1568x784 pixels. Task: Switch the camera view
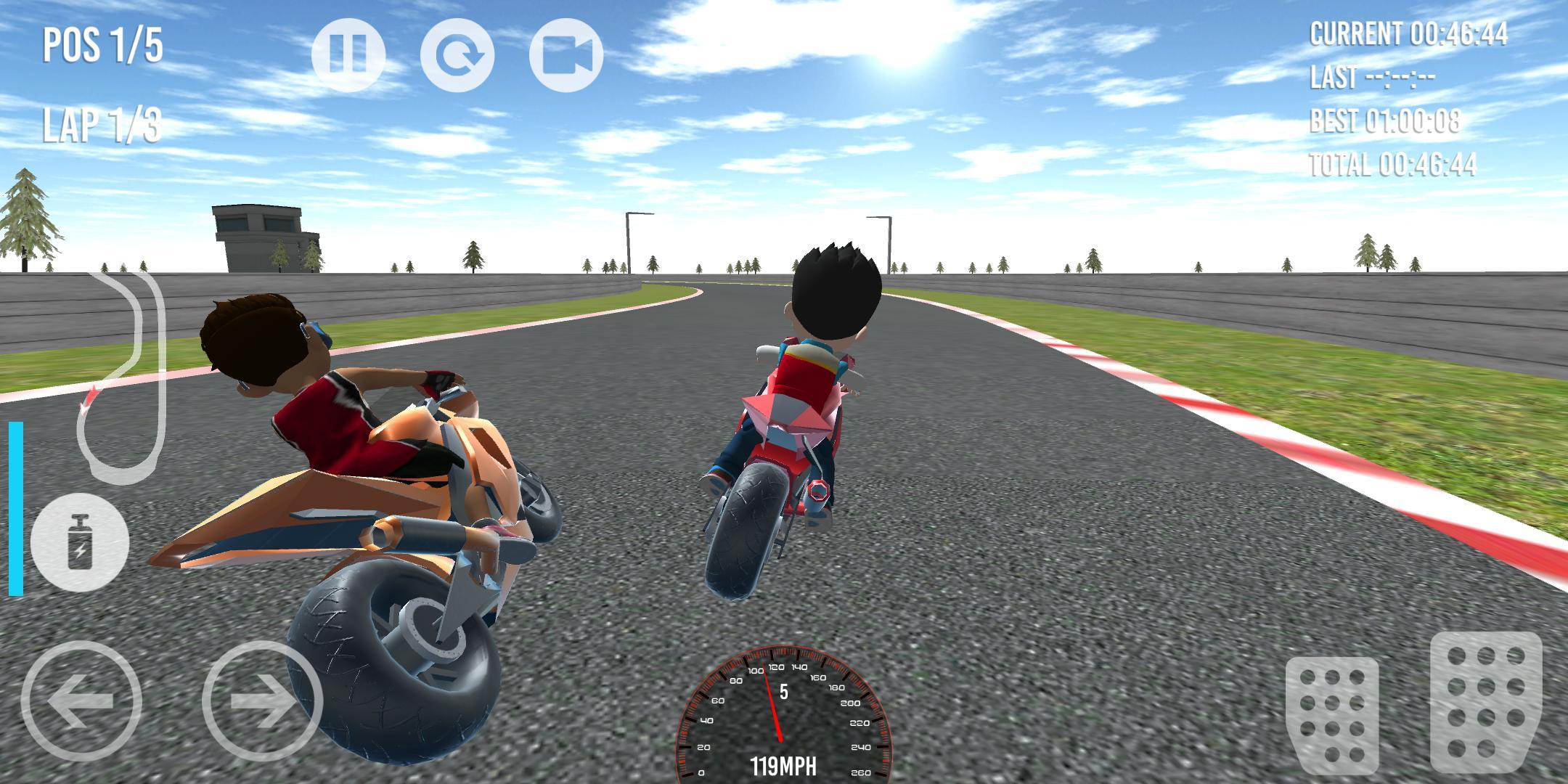tap(570, 54)
